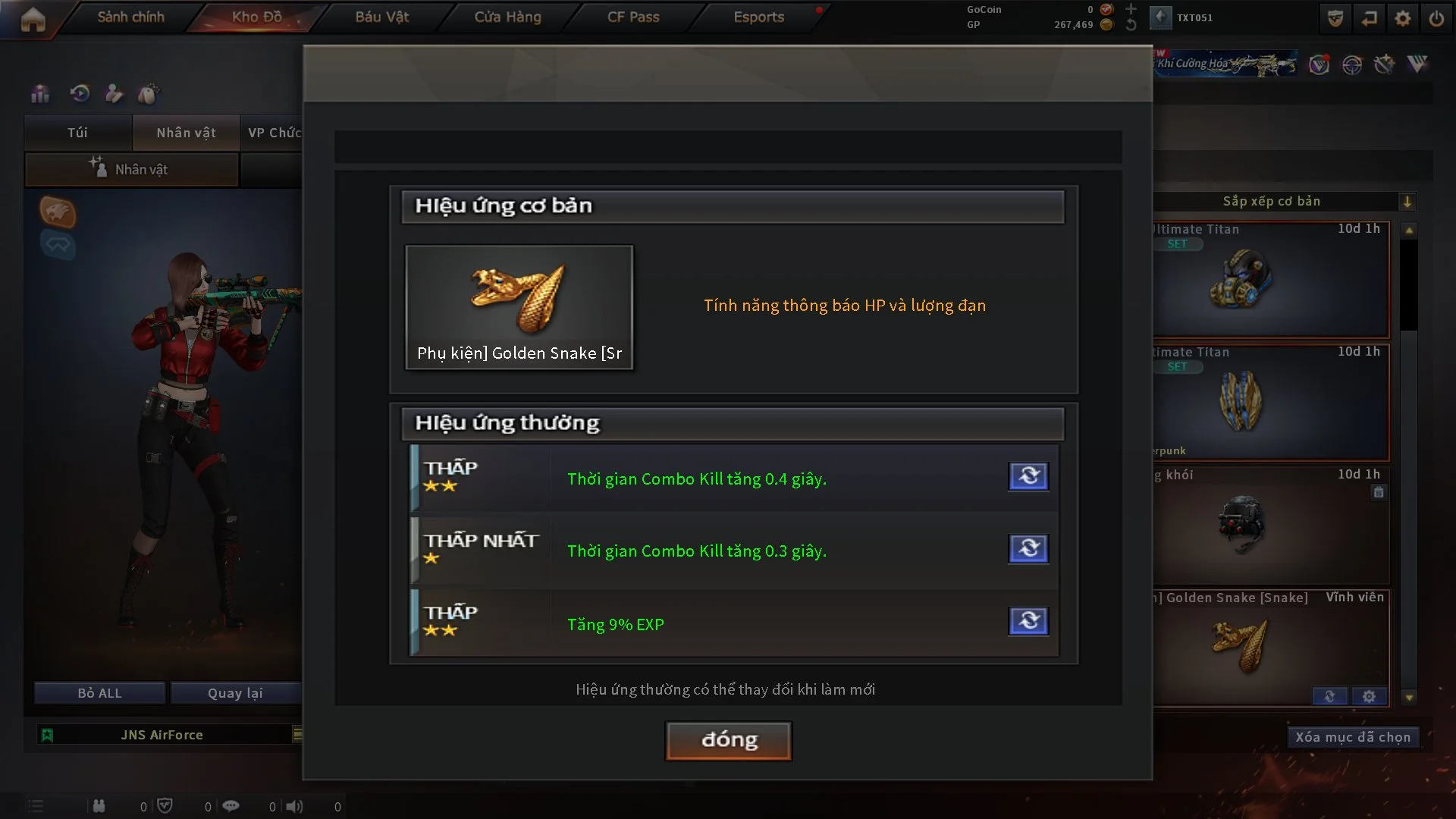Image resolution: width=1456 pixels, height=819 pixels.
Task: Refresh the Tăng 9% EXP effect
Action: [x=1028, y=621]
